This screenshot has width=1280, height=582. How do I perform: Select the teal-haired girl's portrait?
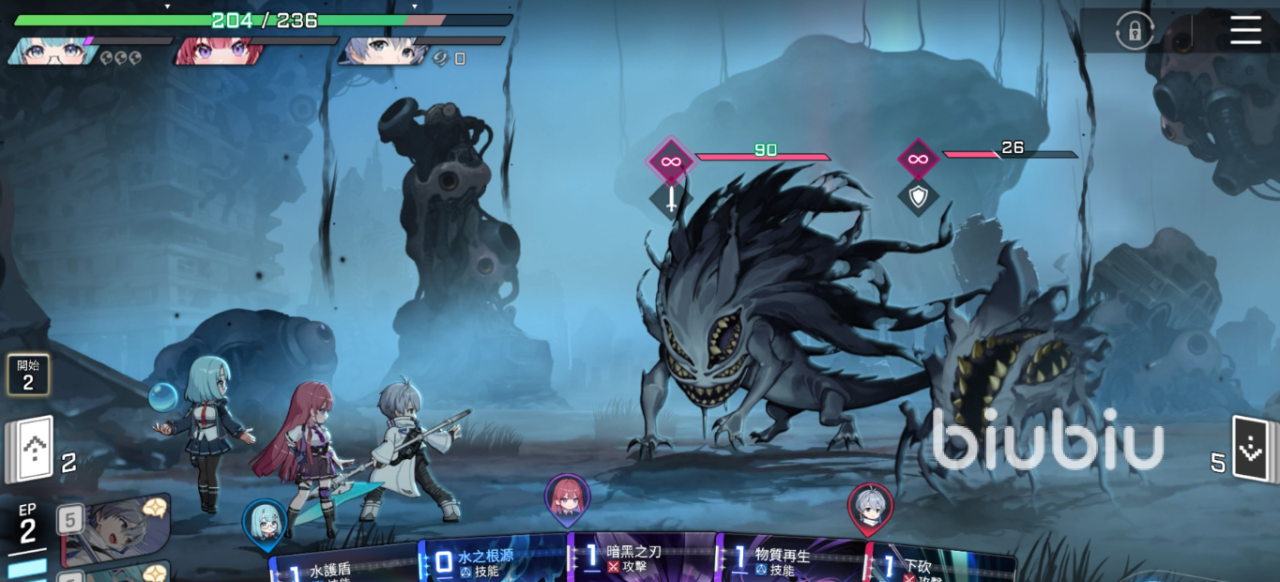tap(50, 50)
